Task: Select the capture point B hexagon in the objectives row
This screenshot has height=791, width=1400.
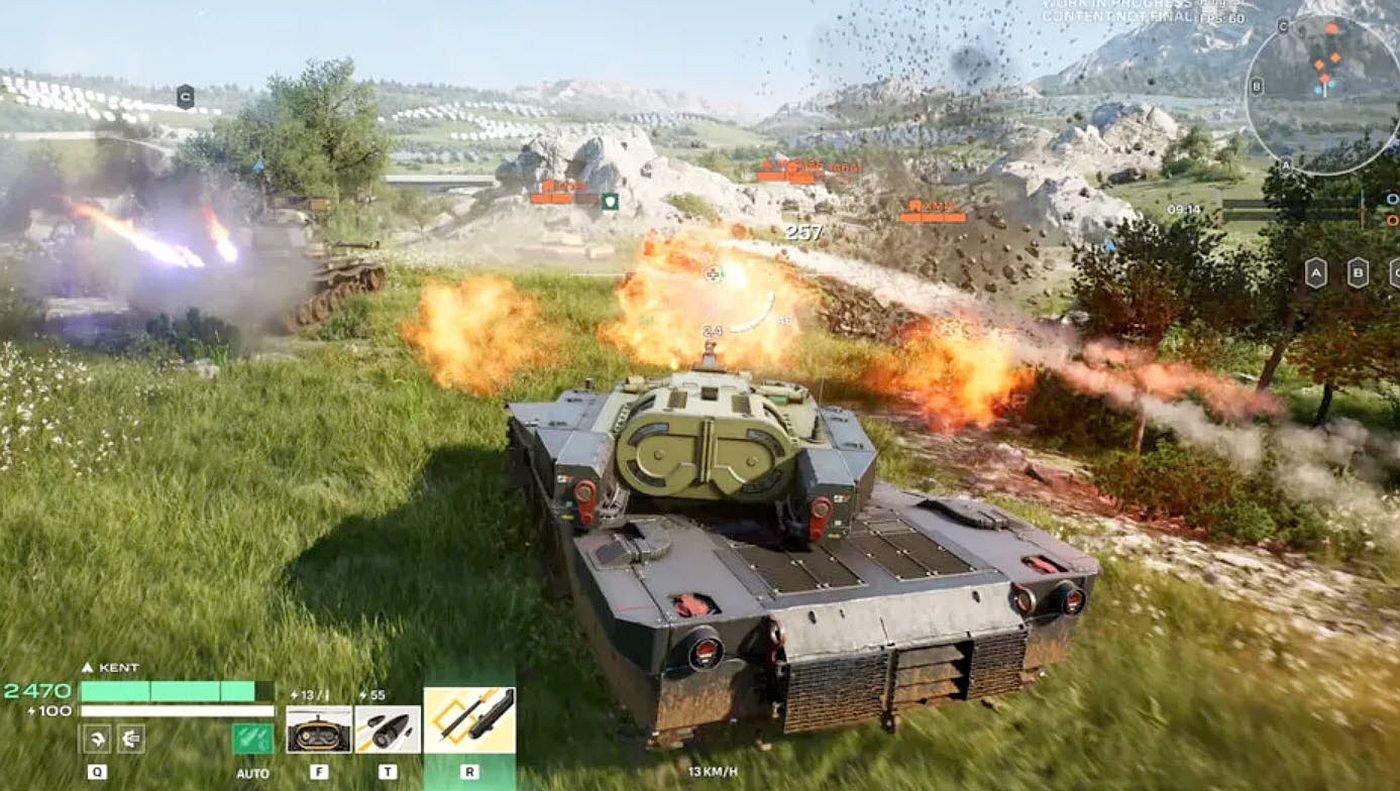Action: click(1357, 272)
